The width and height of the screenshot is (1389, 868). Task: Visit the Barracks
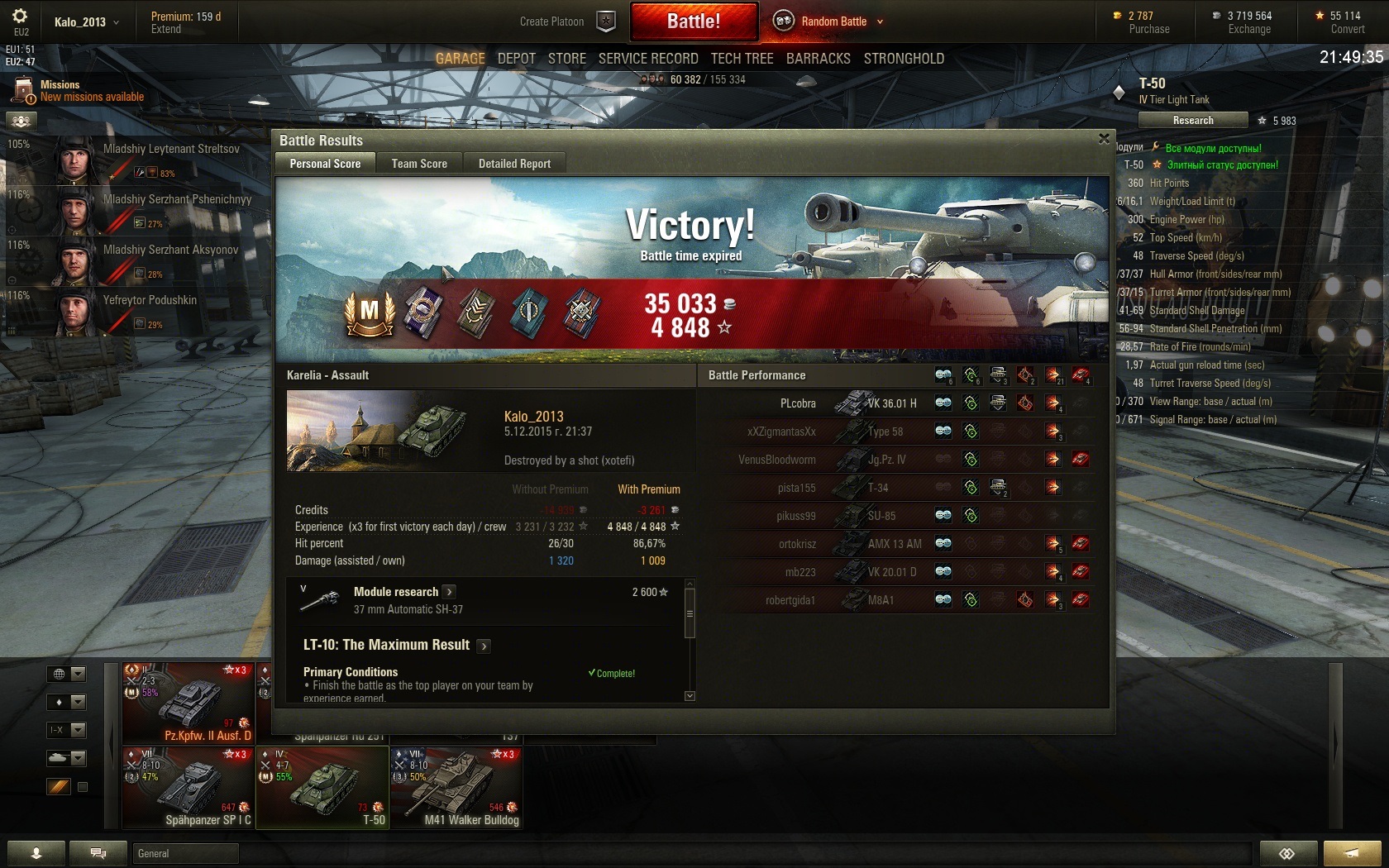tap(818, 59)
